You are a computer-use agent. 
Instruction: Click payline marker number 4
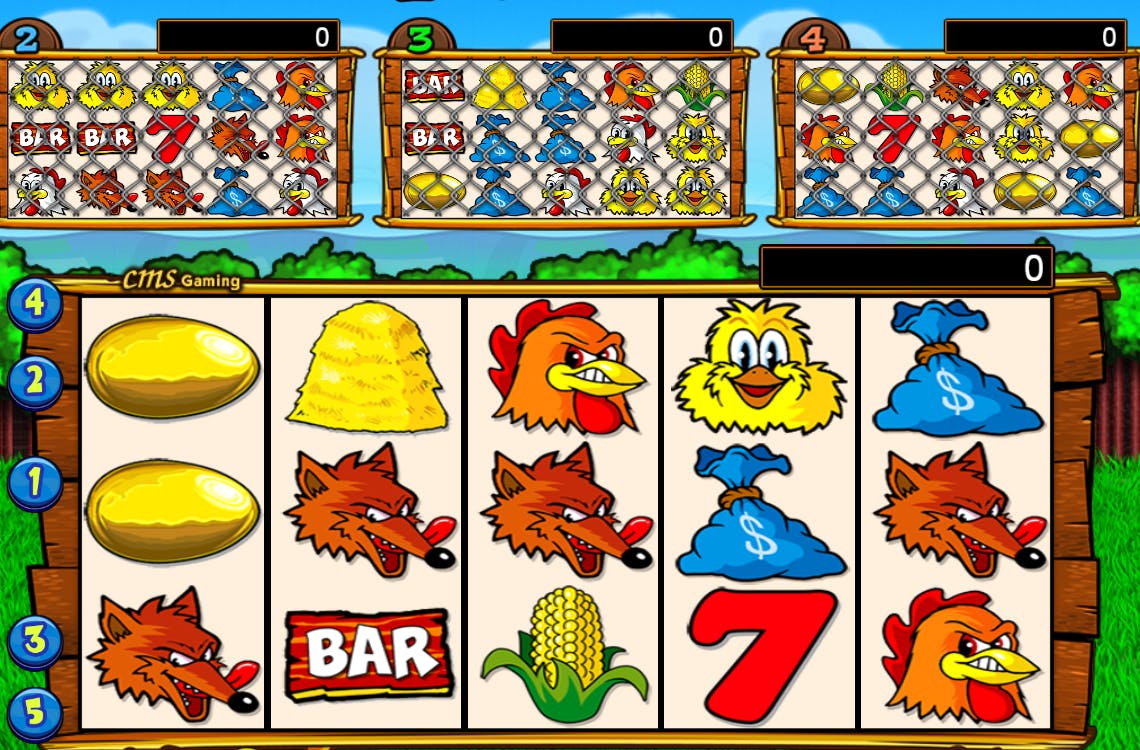click(x=35, y=303)
